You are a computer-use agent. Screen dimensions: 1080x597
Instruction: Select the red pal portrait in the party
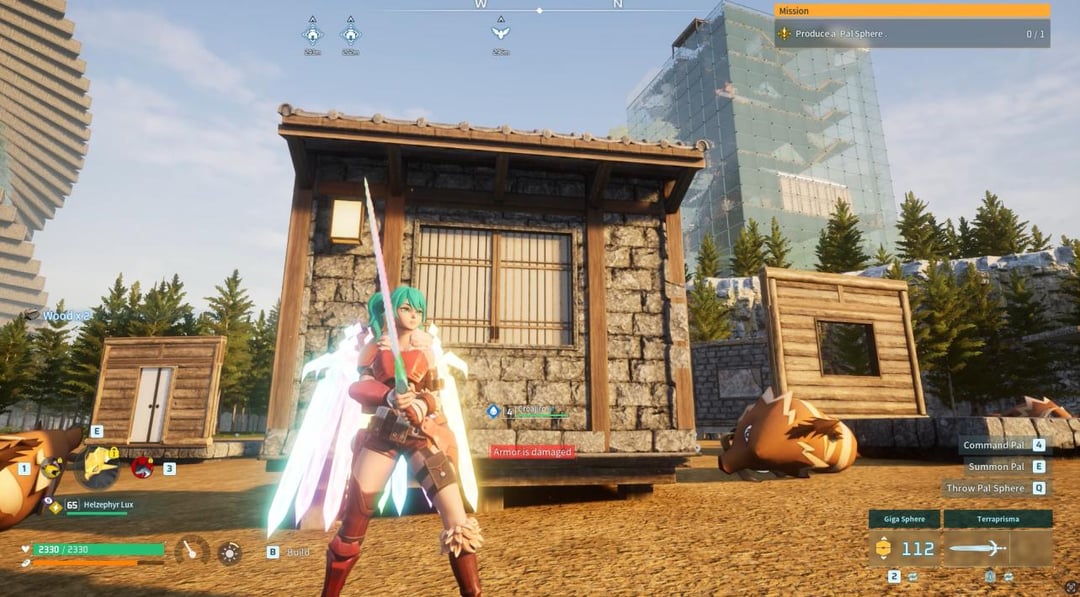(142, 466)
